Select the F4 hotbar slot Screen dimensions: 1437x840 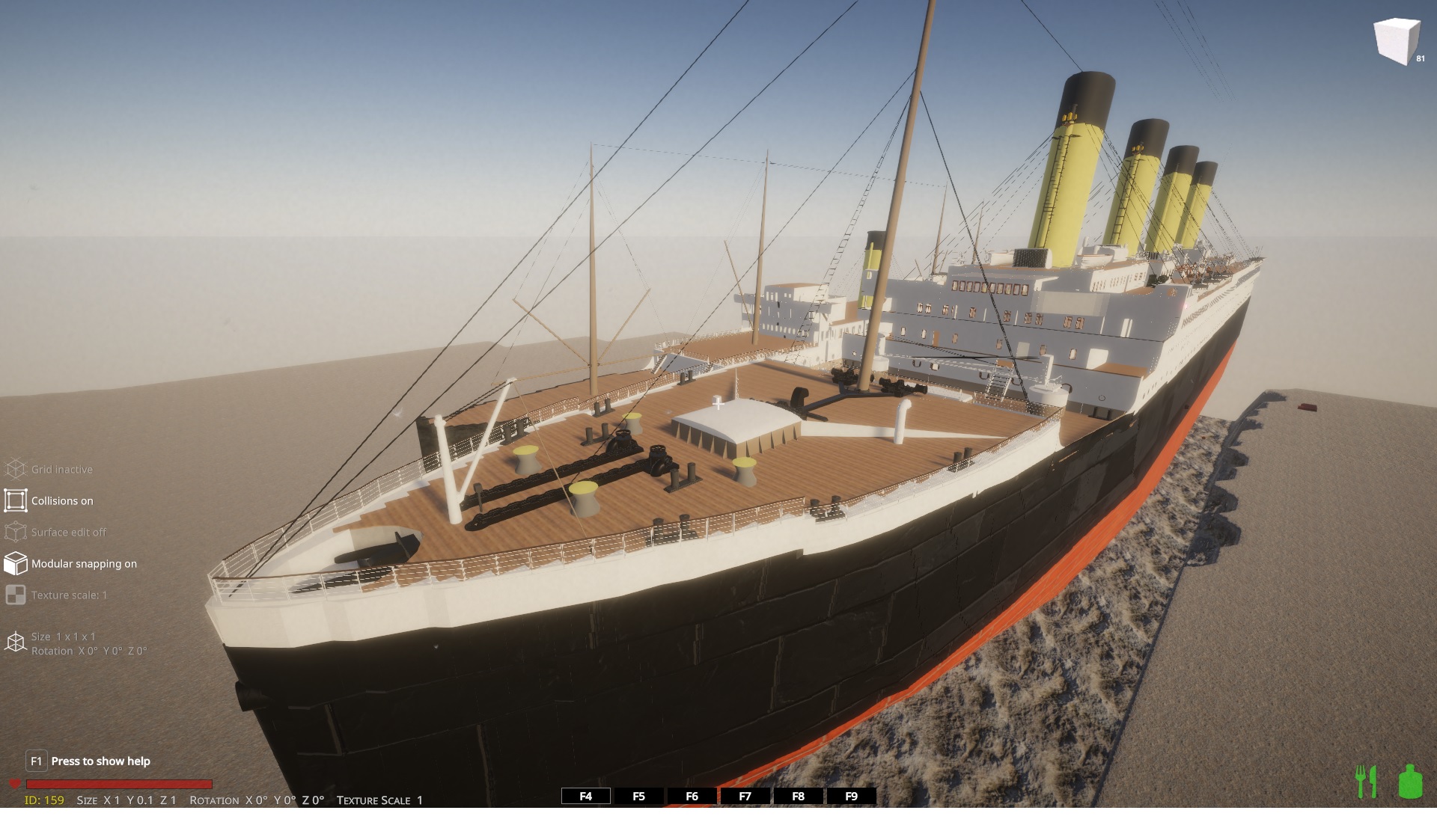[x=586, y=796]
